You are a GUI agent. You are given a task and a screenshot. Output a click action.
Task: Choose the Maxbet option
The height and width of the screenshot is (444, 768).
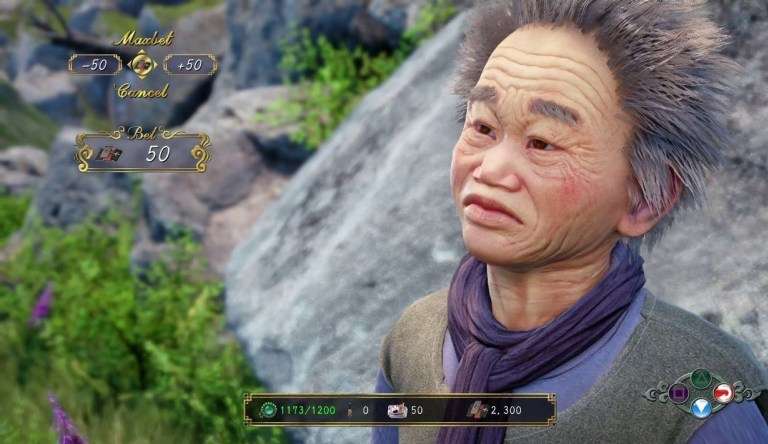click(x=142, y=39)
